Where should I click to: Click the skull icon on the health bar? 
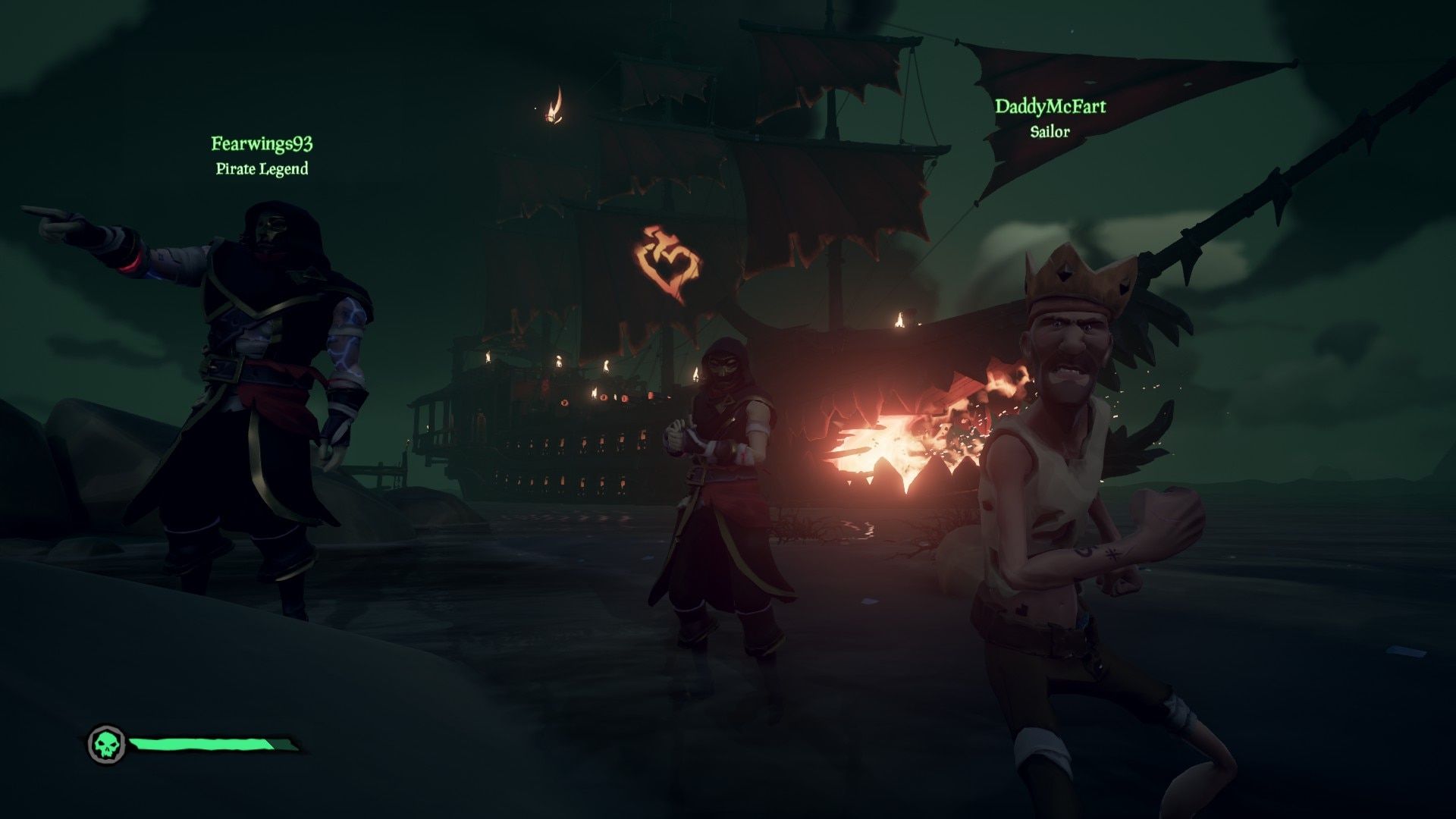pyautogui.click(x=105, y=742)
